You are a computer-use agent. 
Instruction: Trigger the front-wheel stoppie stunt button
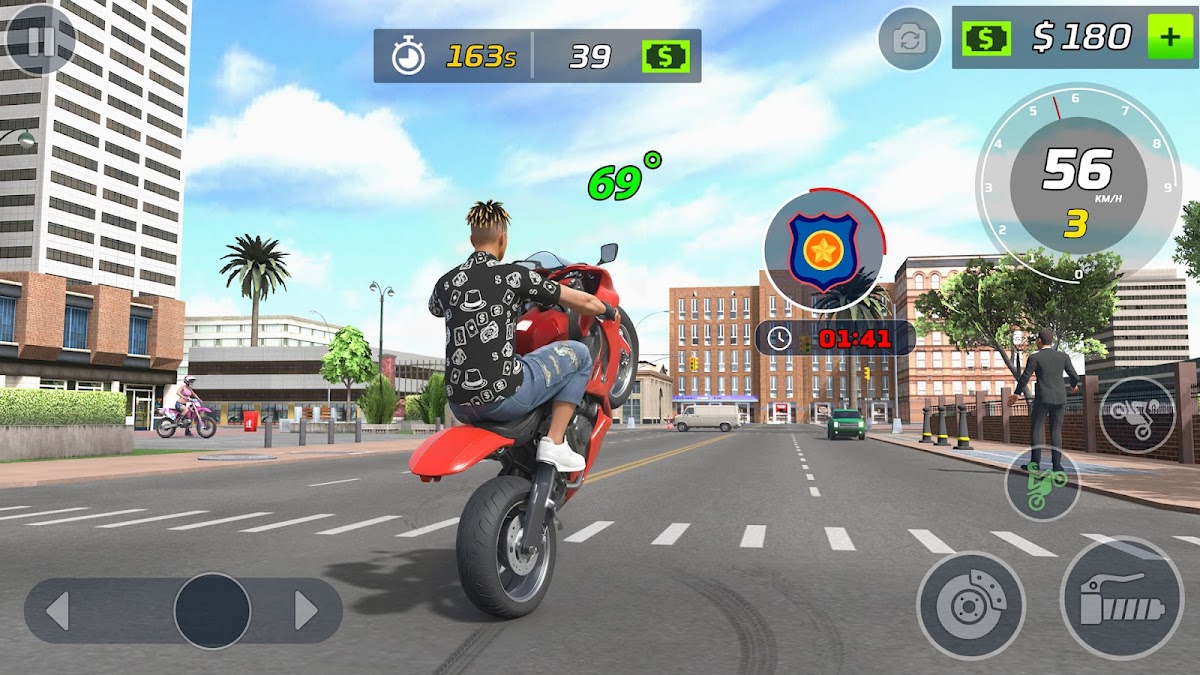[x=1137, y=414]
